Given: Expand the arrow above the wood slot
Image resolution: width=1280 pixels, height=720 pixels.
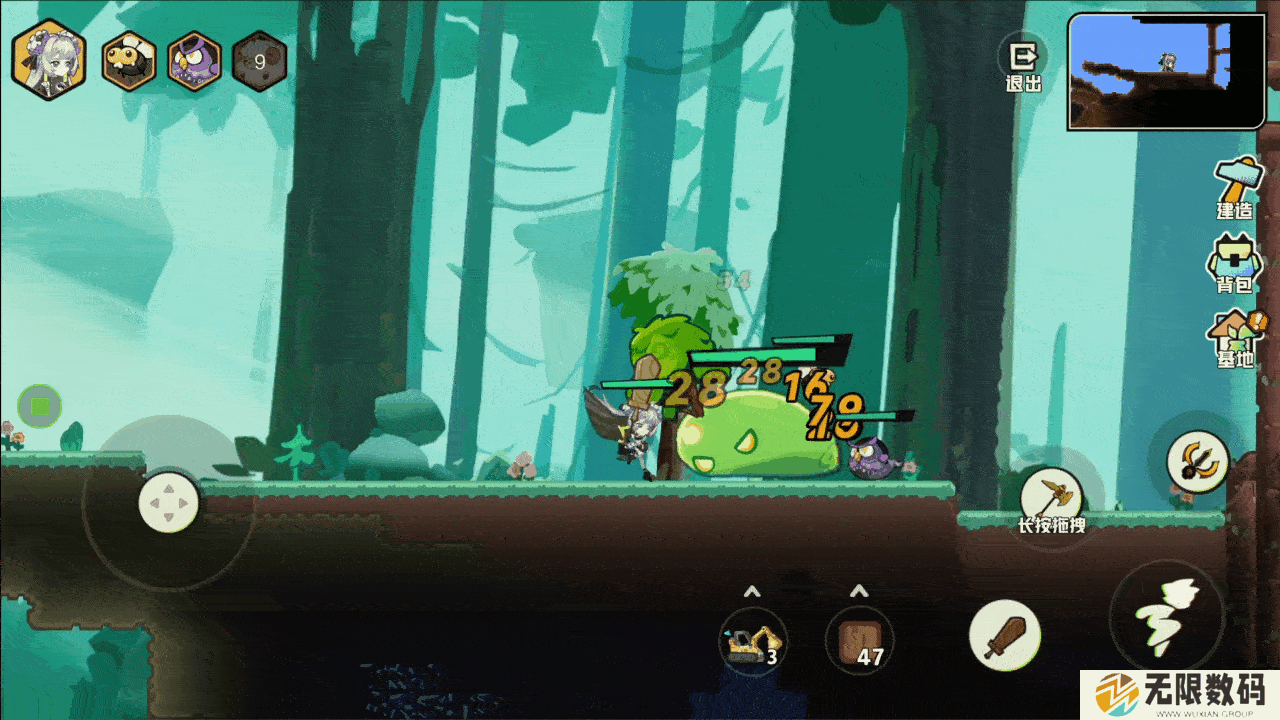Looking at the screenshot, I should (x=859, y=592).
